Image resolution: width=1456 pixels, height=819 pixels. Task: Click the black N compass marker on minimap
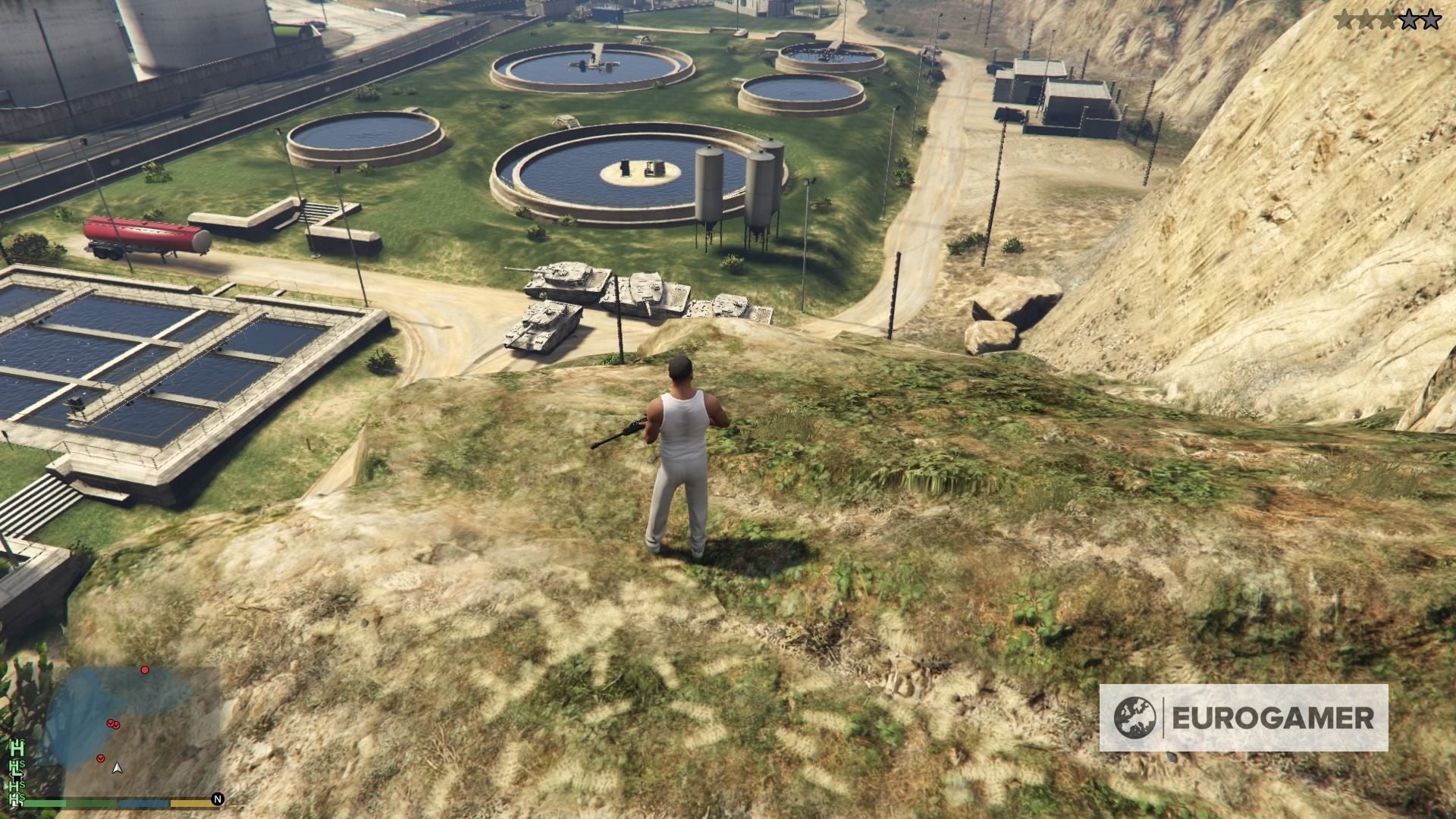coord(218,799)
